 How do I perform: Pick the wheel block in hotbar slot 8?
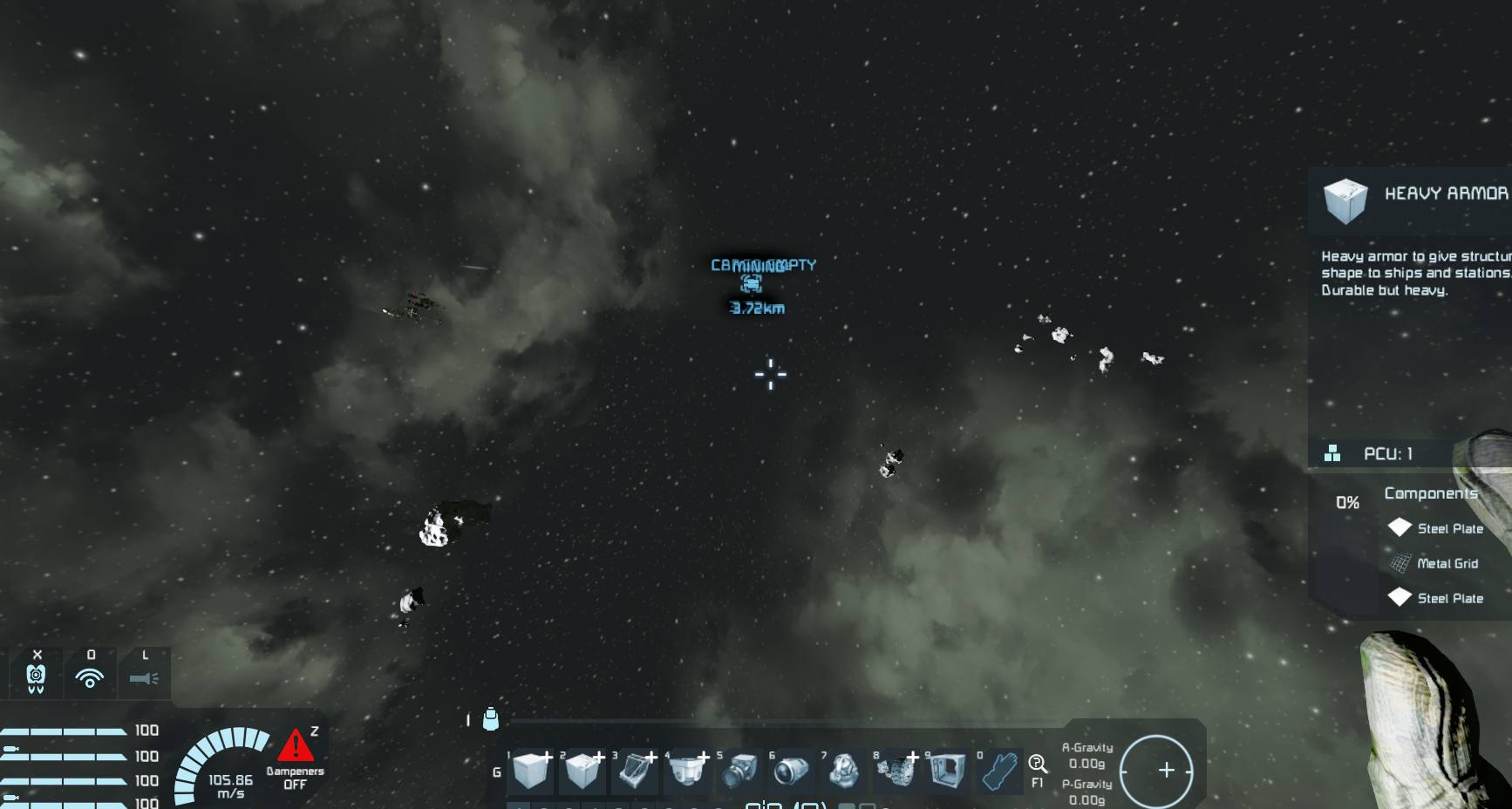click(x=896, y=771)
